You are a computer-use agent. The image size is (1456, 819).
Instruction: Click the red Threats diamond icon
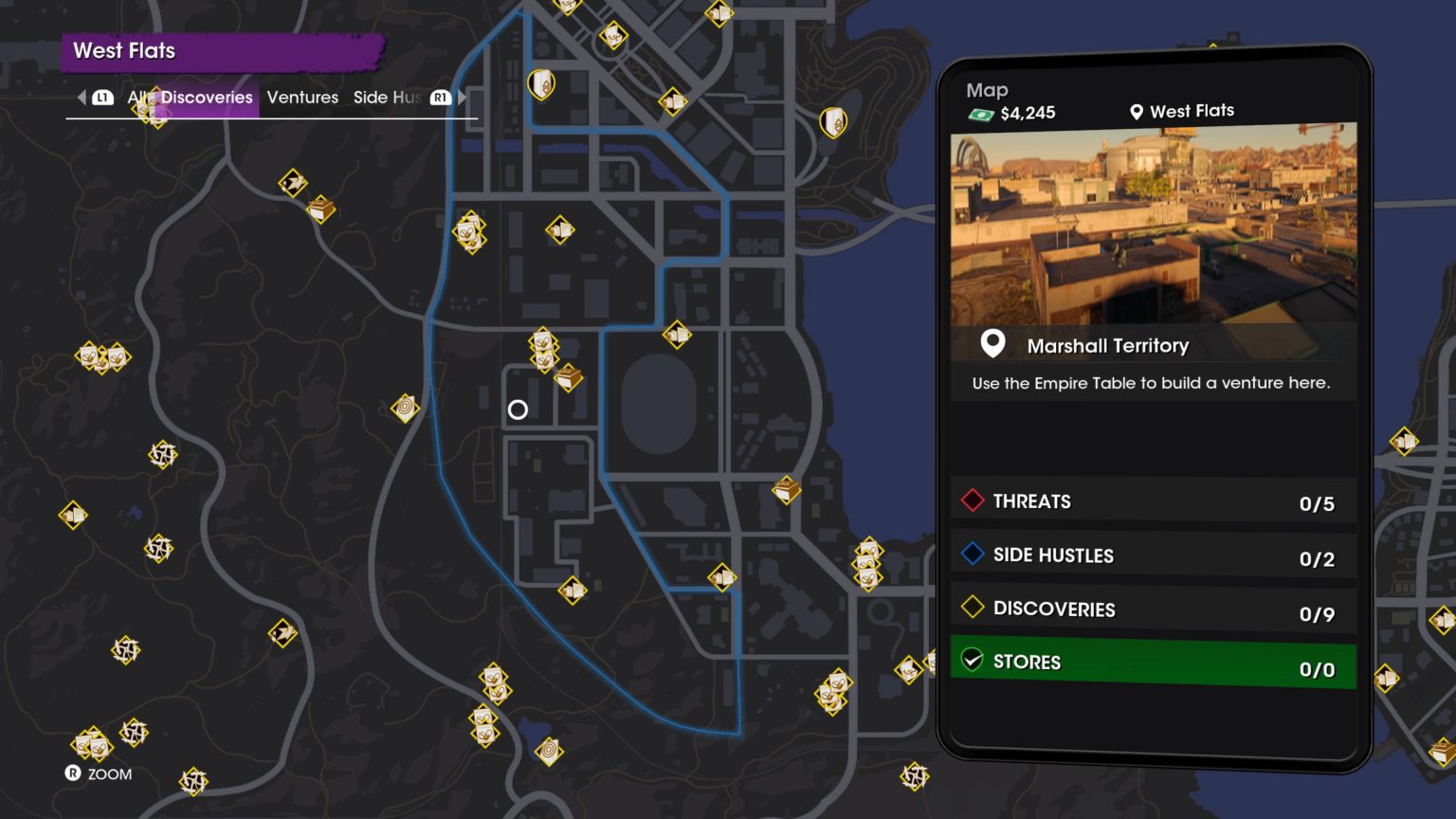[972, 500]
